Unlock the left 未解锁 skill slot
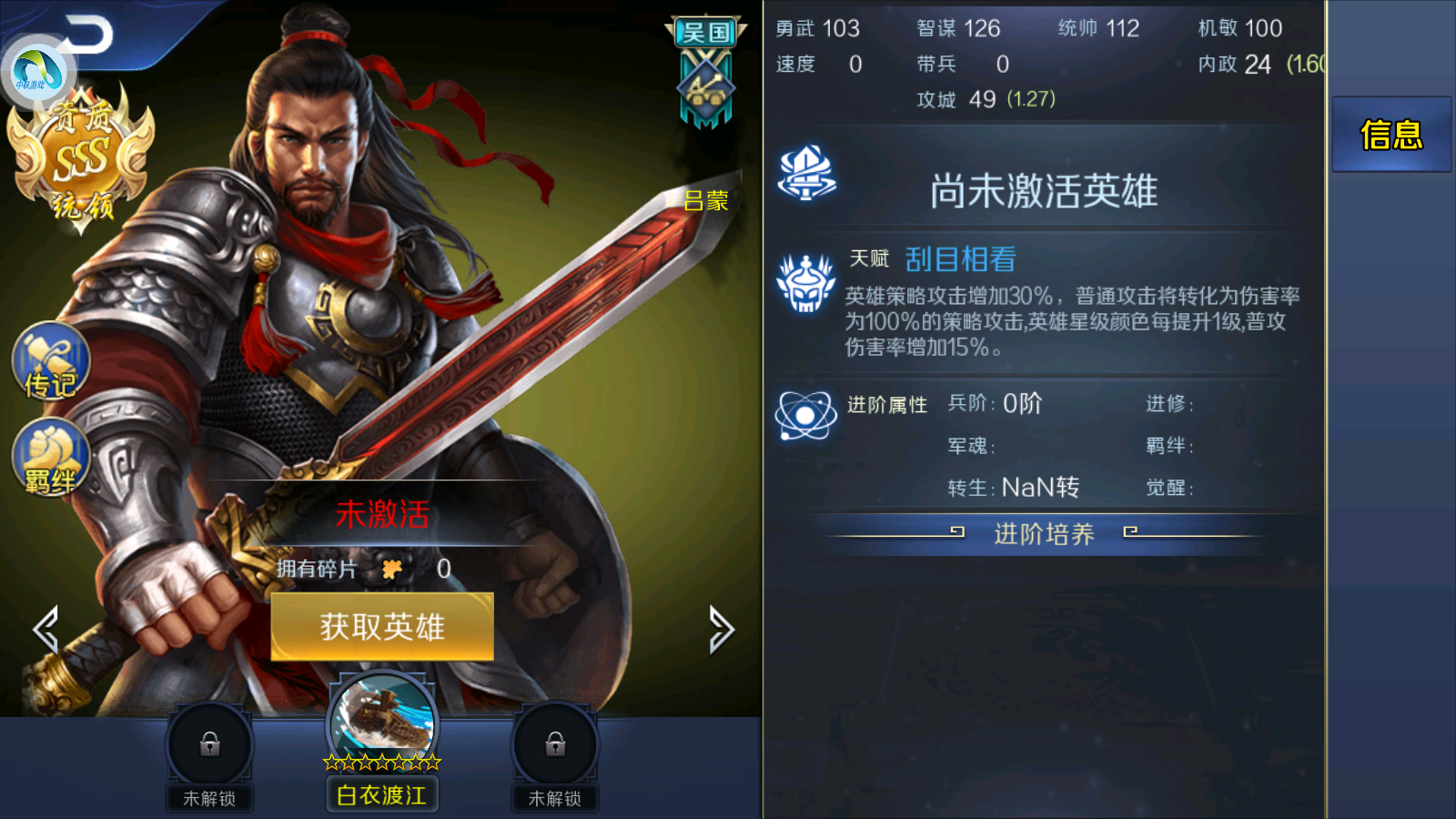Image resolution: width=1456 pixels, height=819 pixels. tap(209, 744)
